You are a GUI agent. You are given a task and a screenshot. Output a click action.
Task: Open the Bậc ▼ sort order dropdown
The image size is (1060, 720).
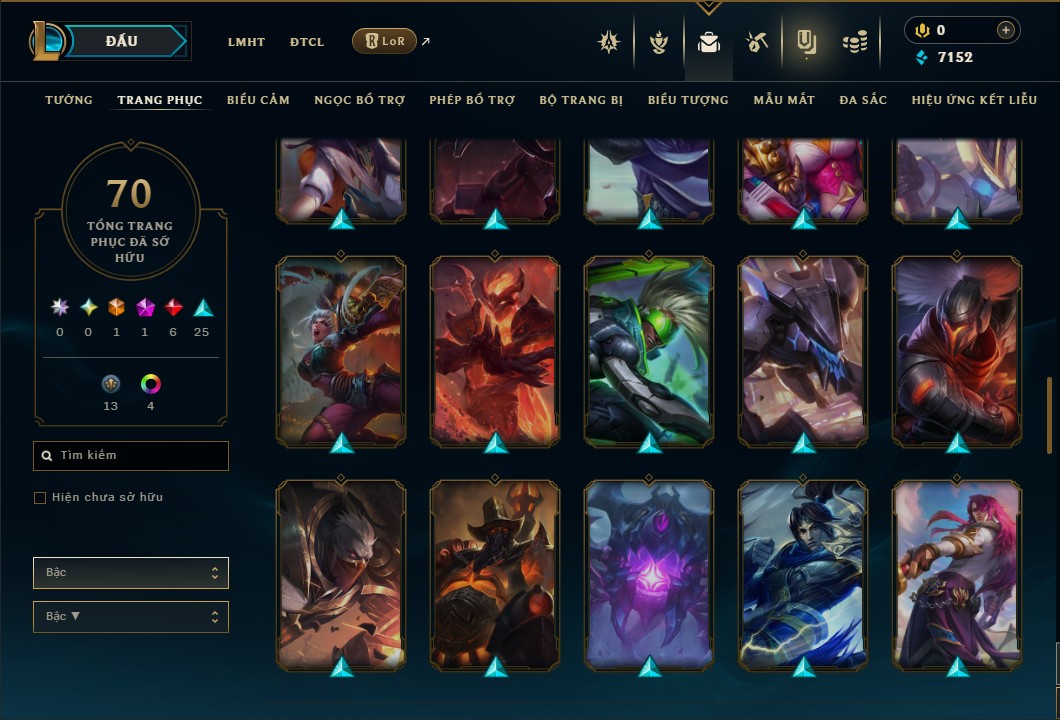131,617
